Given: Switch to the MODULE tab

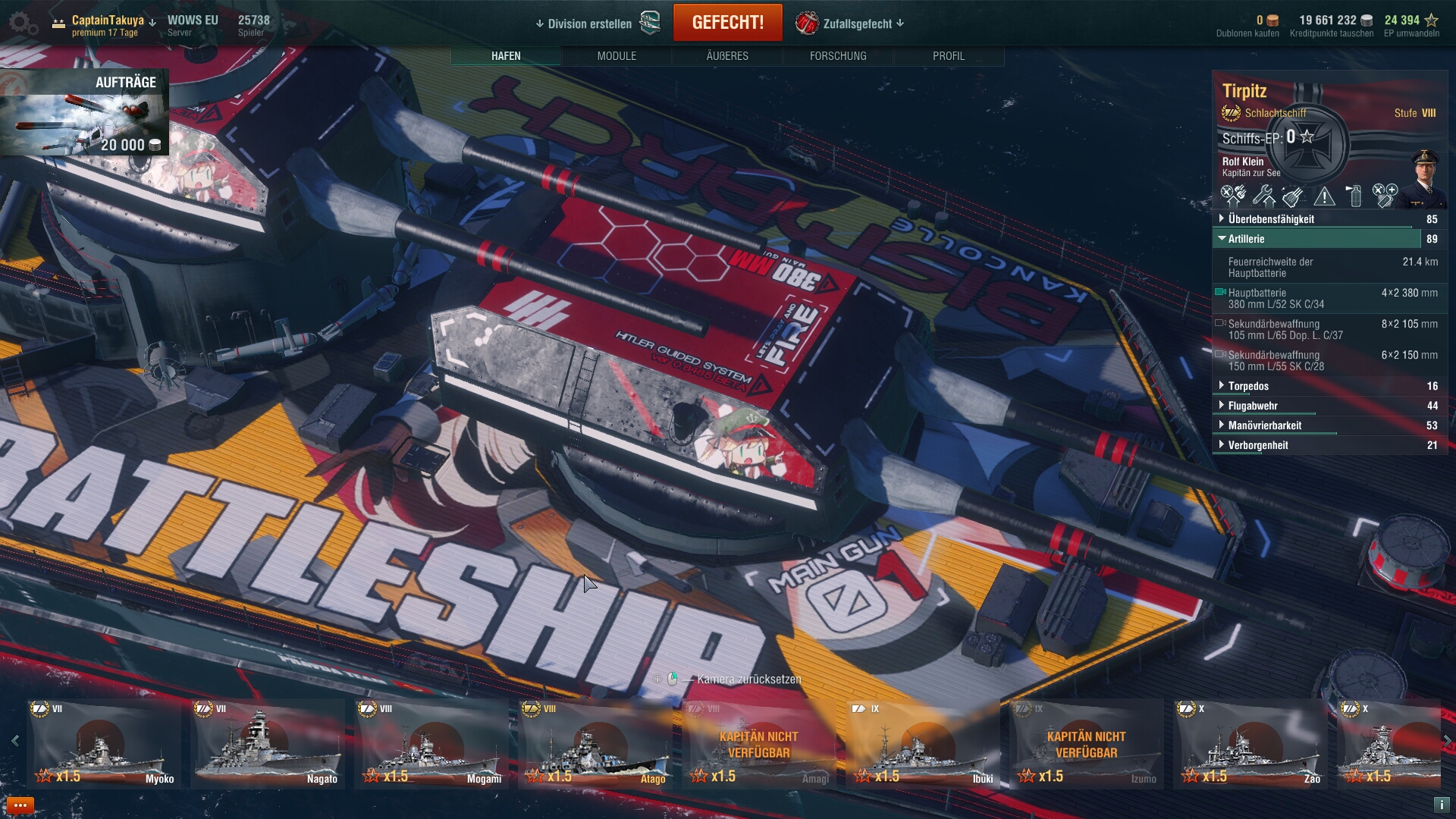Looking at the screenshot, I should (x=617, y=56).
